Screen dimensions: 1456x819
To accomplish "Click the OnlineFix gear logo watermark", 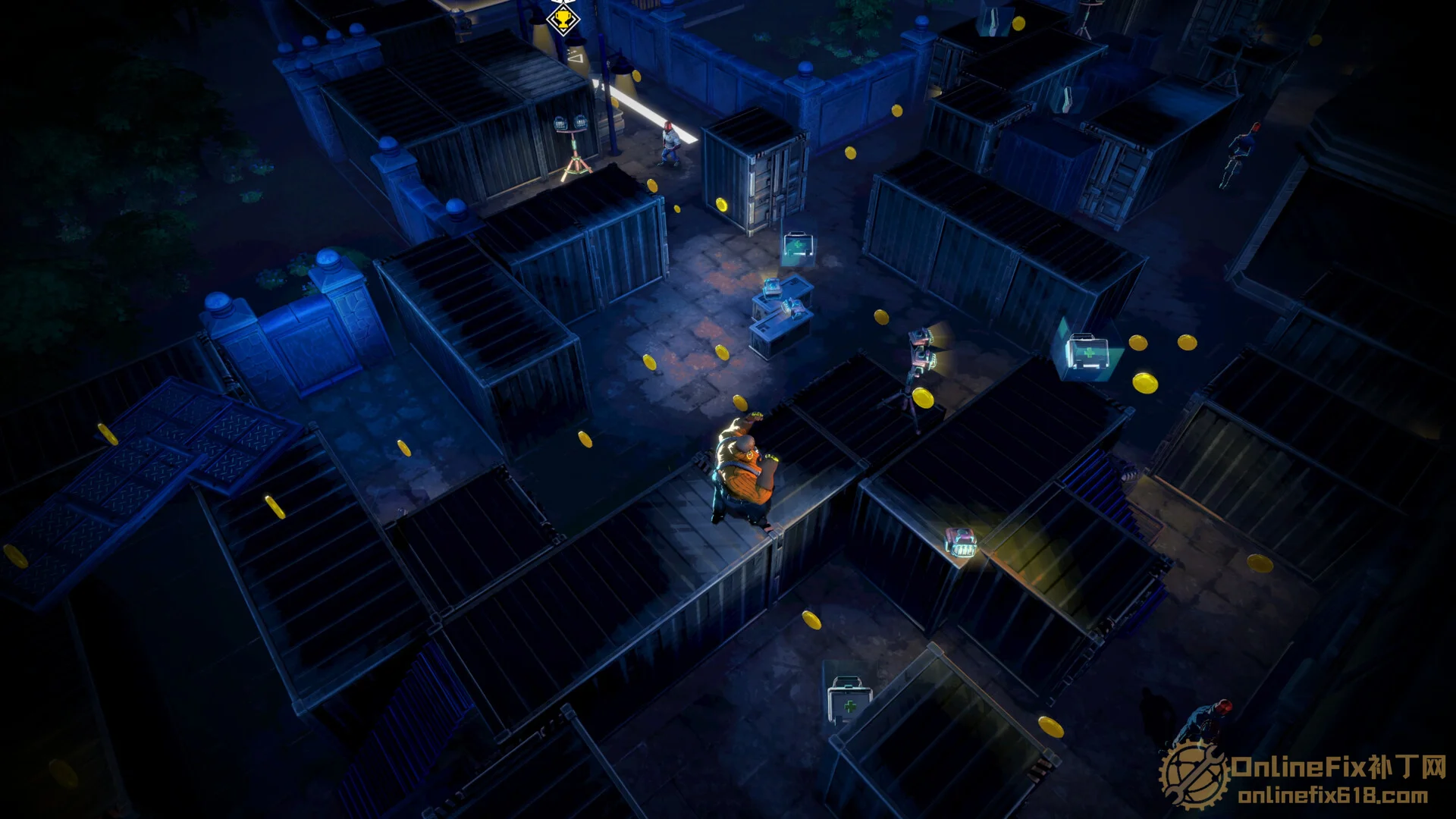I will point(1193,775).
